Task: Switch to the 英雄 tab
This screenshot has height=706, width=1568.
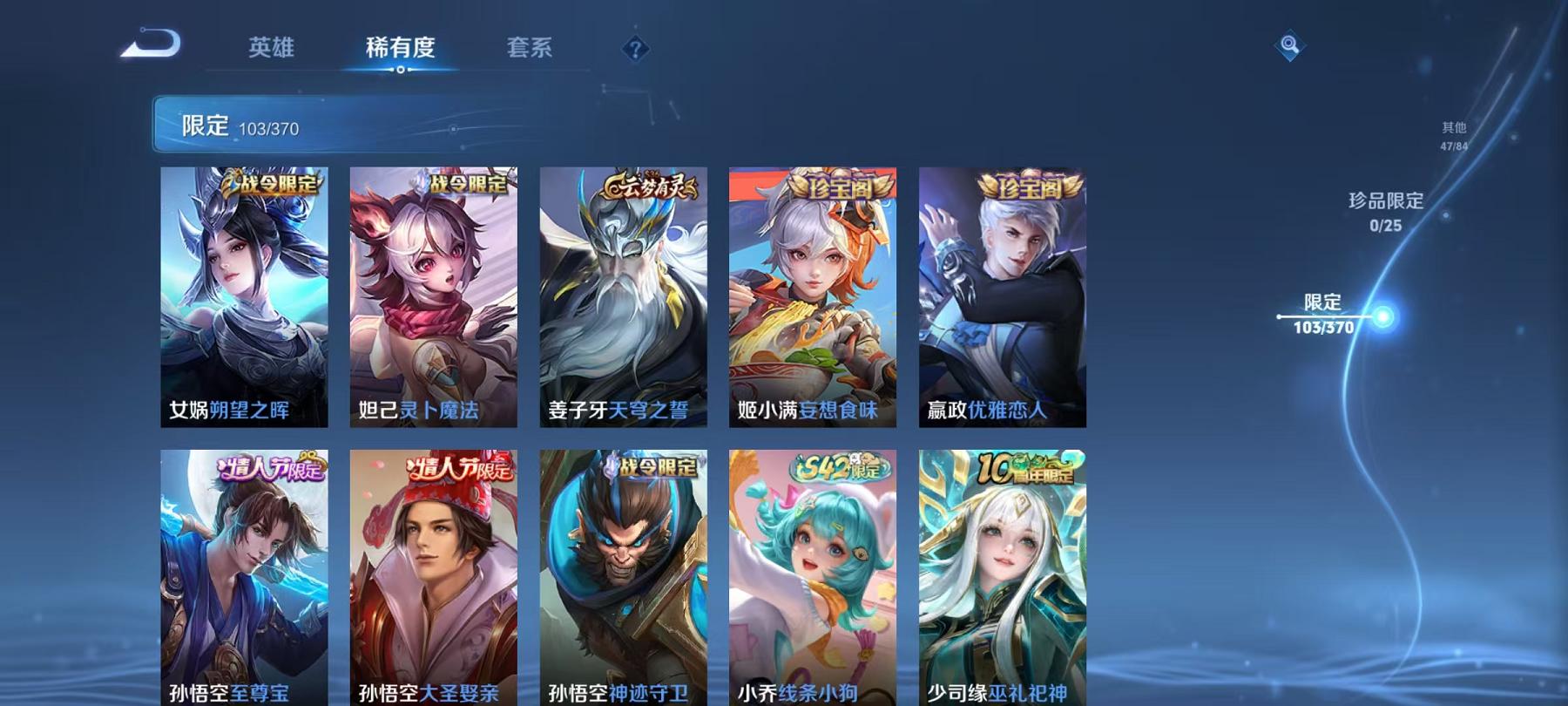Action: (271, 50)
